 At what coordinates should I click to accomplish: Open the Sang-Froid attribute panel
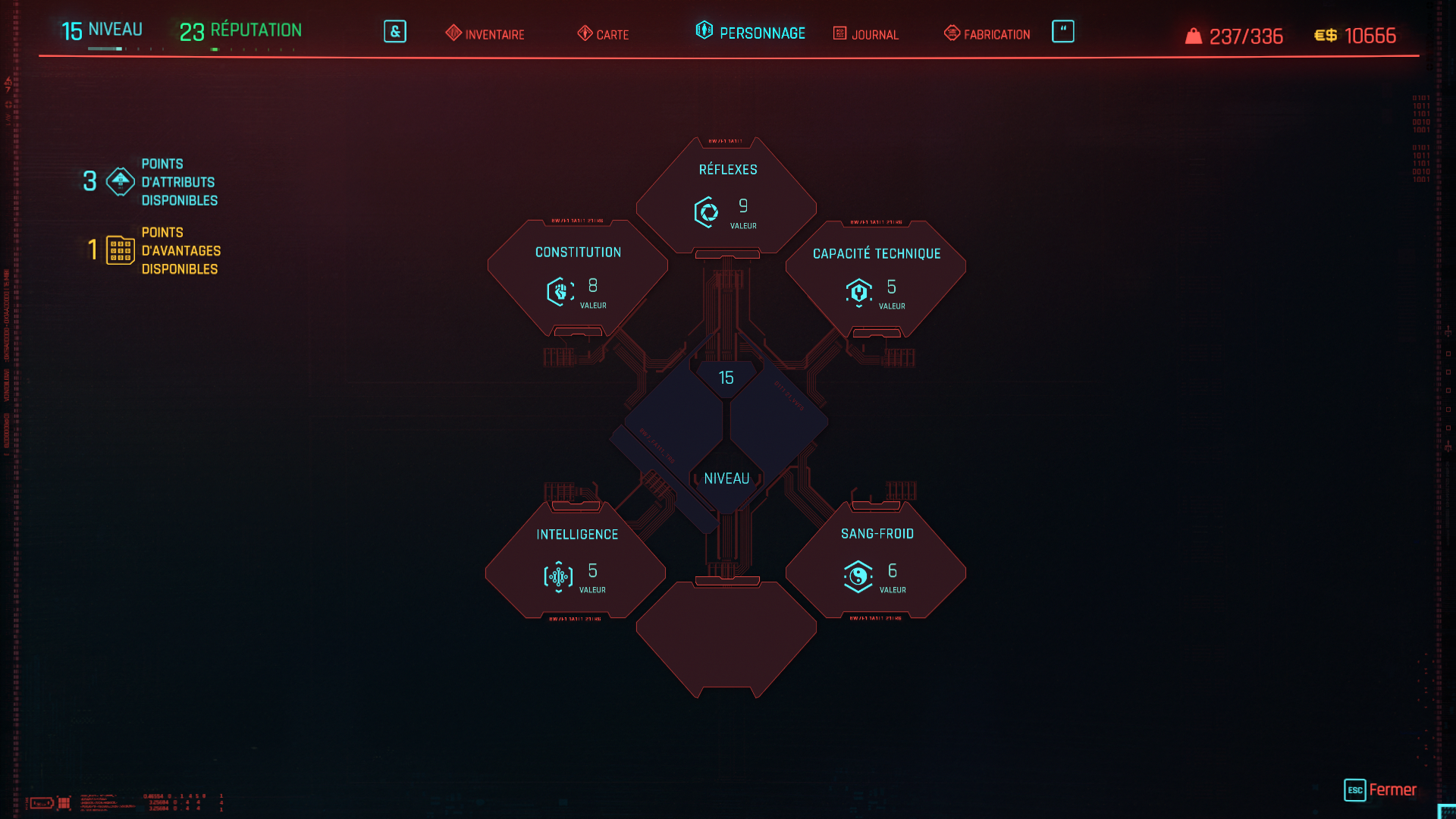point(876,561)
